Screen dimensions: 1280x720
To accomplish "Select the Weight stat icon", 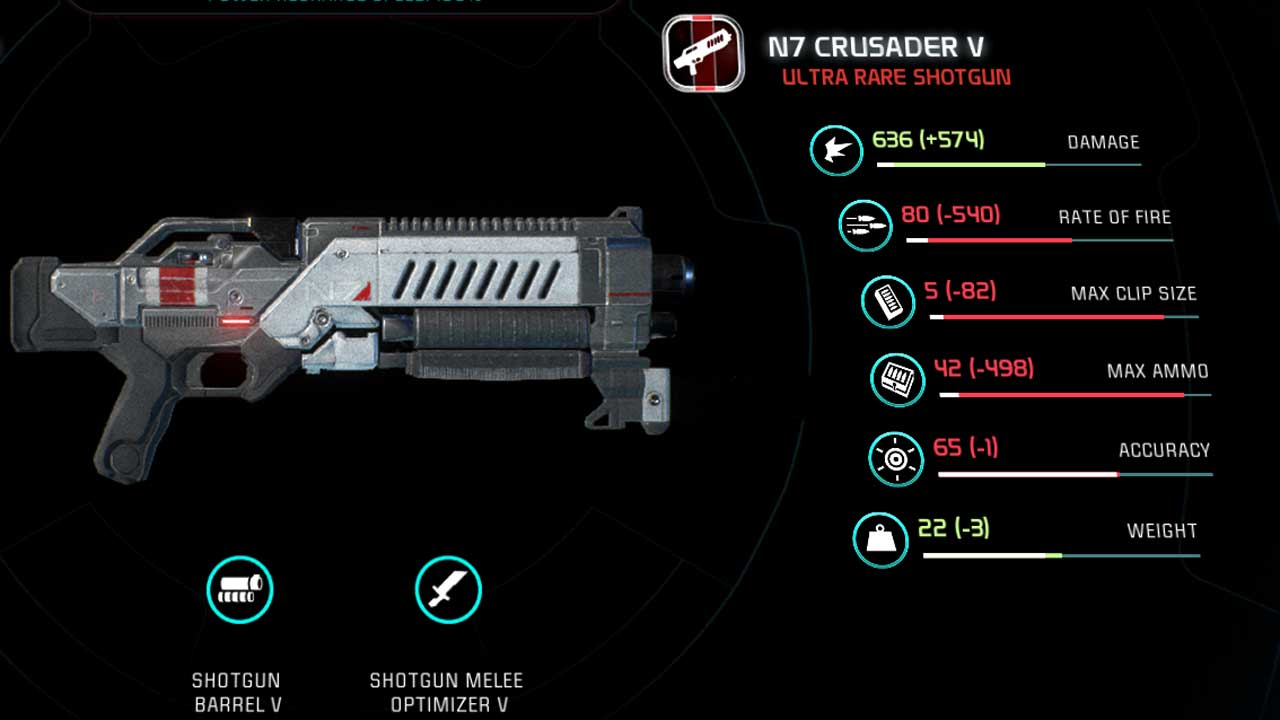I will tap(880, 539).
